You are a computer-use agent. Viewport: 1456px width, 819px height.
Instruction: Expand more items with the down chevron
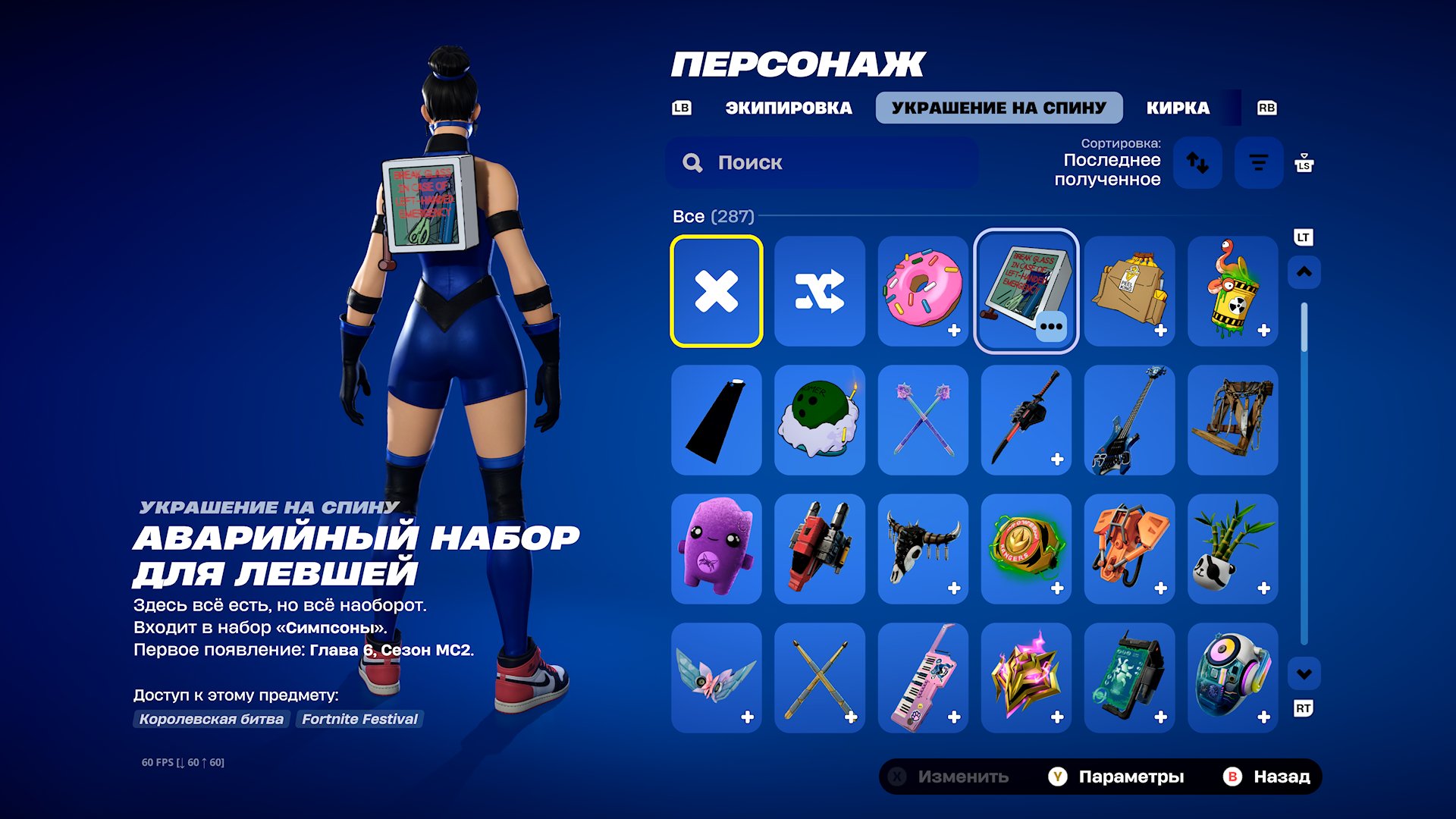click(x=1305, y=675)
